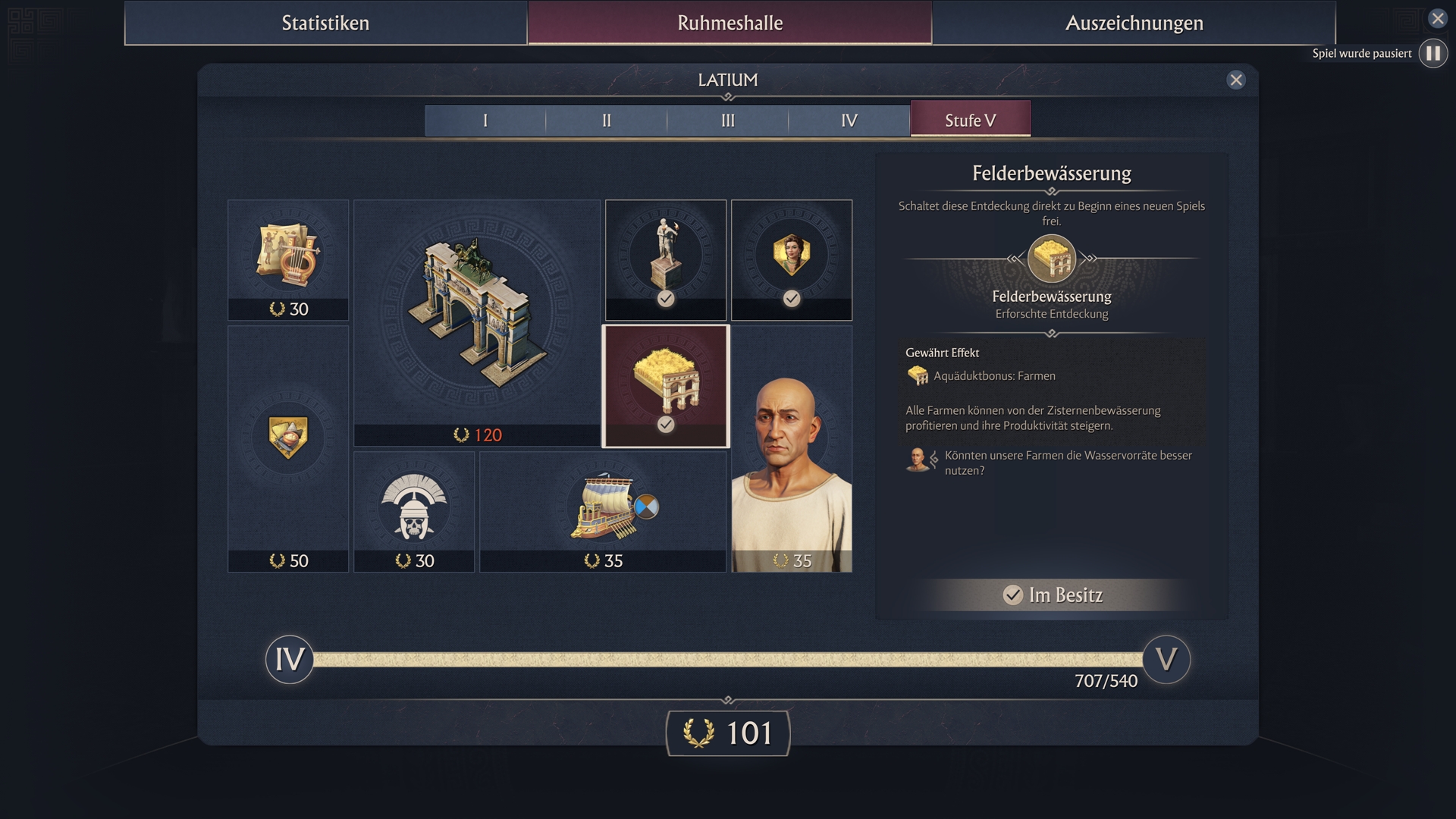
Task: Toggle the game pause button
Action: click(1432, 54)
